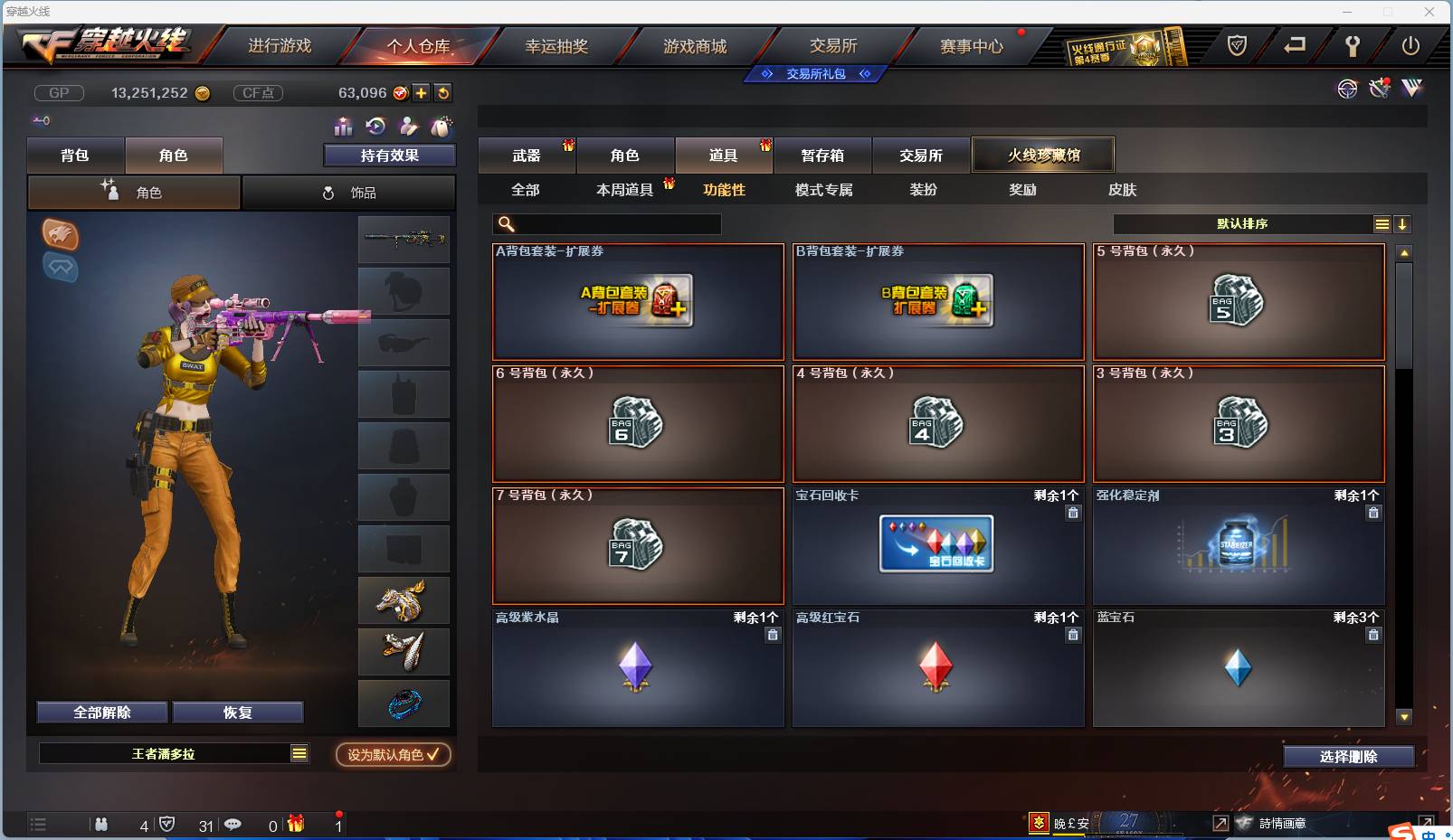Click the mouse gear icon above 持有效果
1453x840 pixels.
[x=442, y=127]
